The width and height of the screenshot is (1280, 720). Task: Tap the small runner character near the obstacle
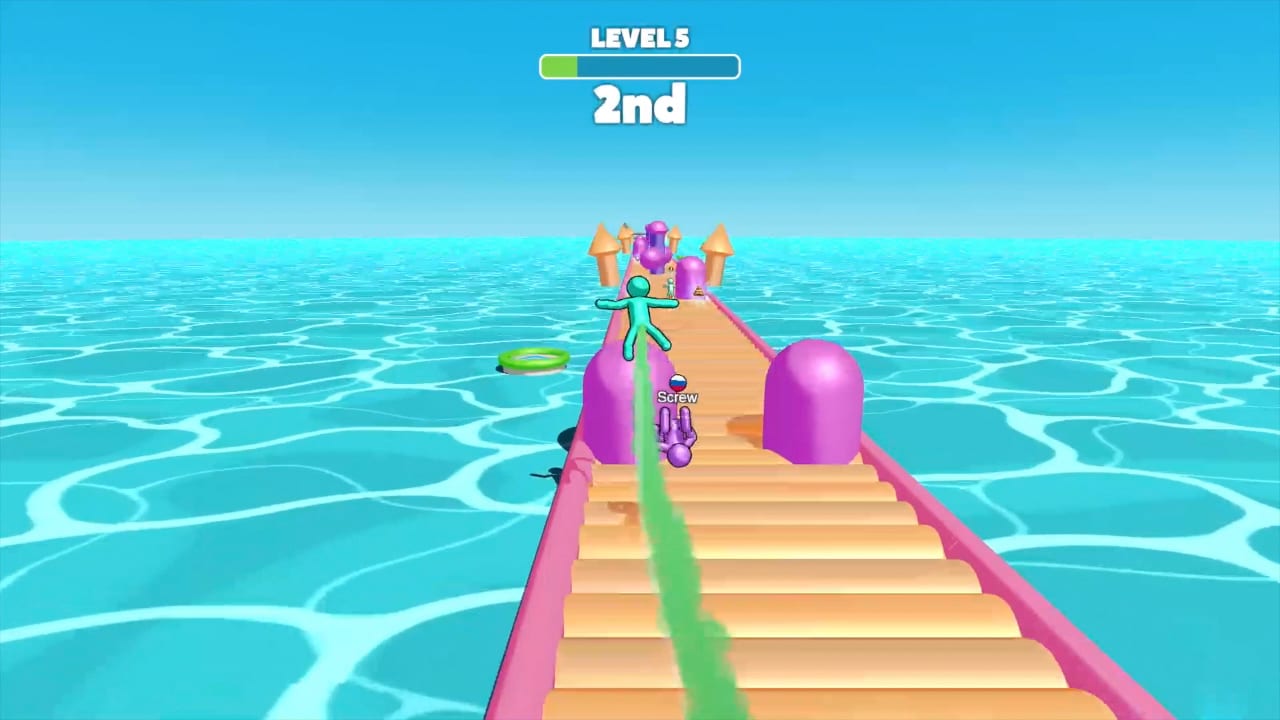click(668, 287)
